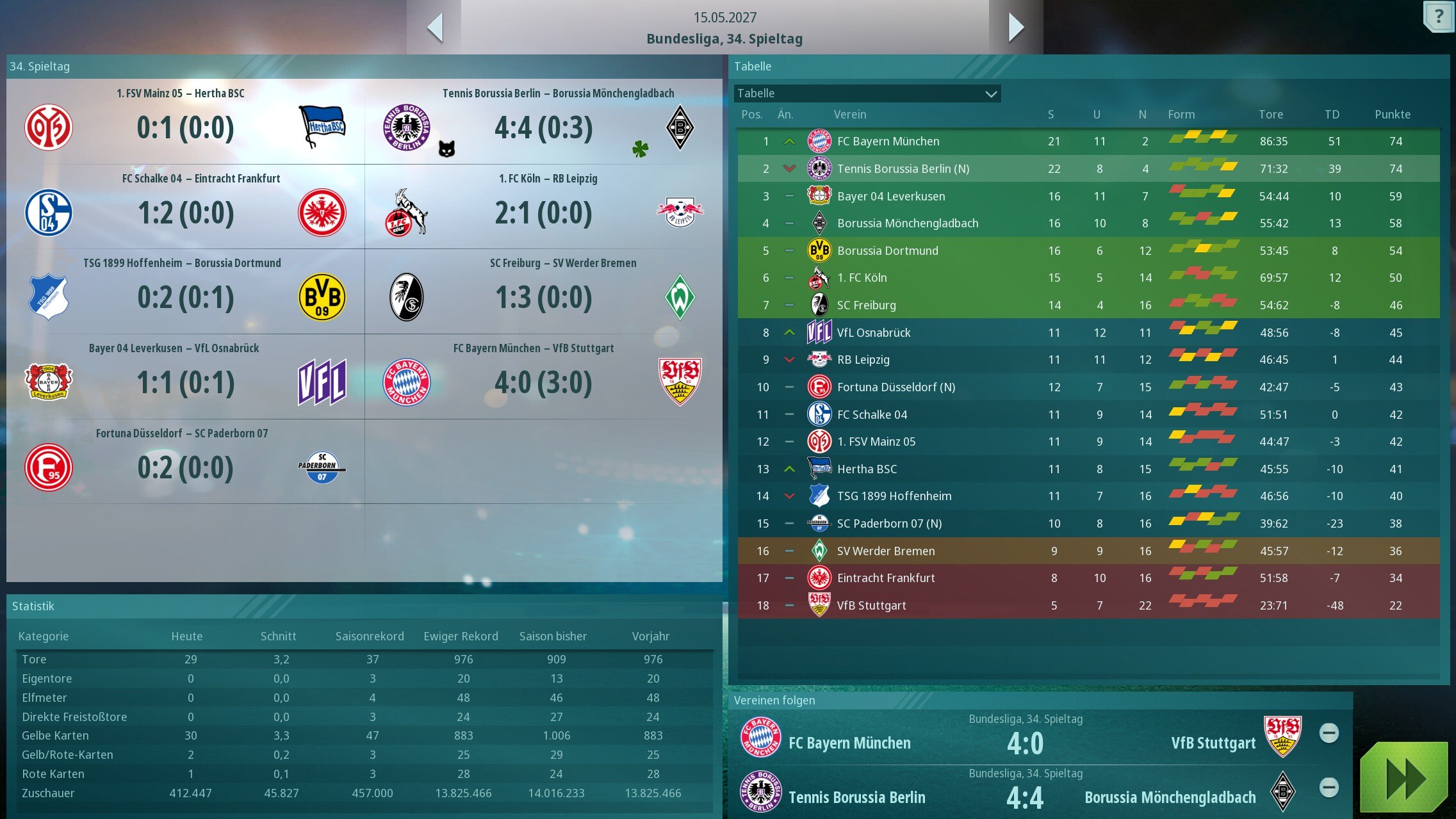Select VfB Stuttgart table row
The width and height of the screenshot is (1456, 819).
click(x=871, y=606)
